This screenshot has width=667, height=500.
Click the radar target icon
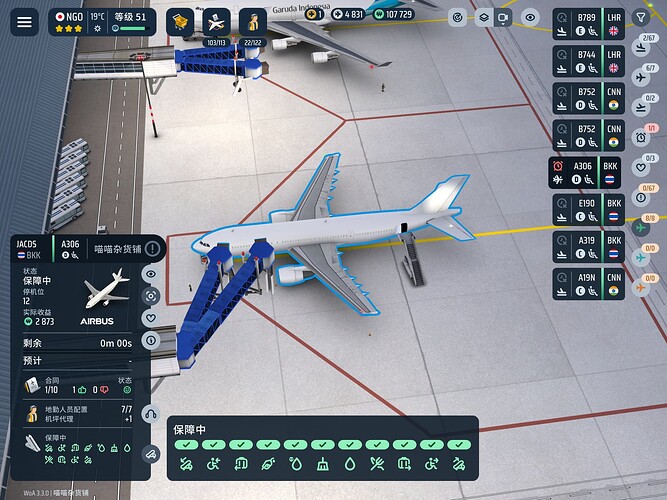point(458,17)
